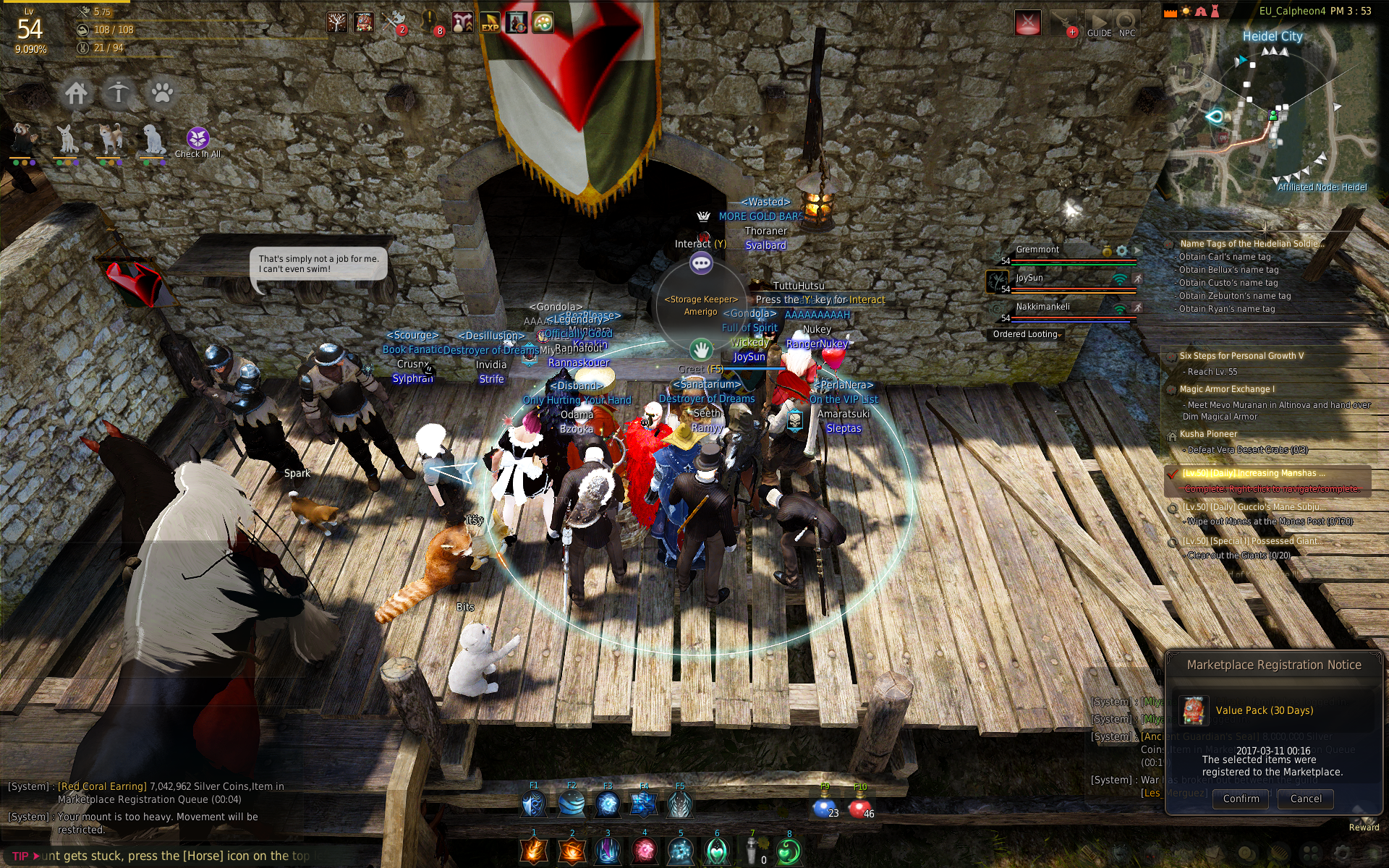Check In All pets
Image resolution: width=1389 pixels, height=868 pixels.
tap(197, 139)
